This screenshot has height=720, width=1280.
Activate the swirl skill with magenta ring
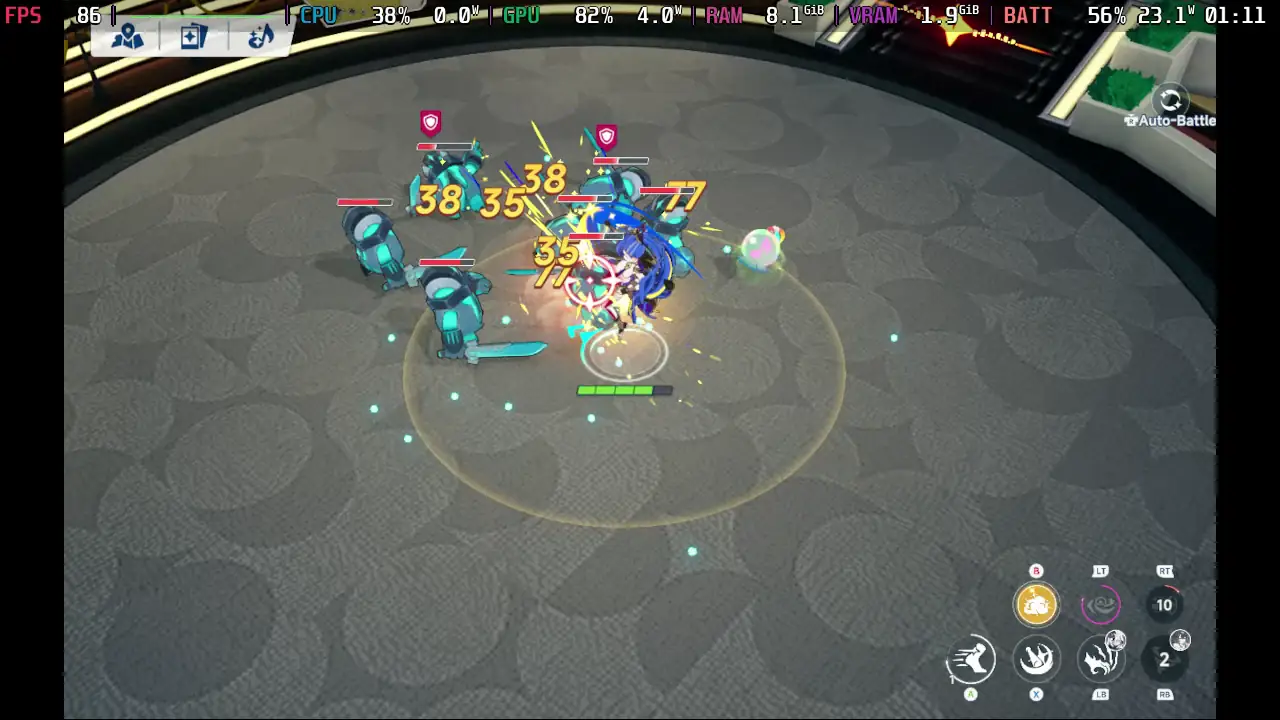coord(1100,604)
